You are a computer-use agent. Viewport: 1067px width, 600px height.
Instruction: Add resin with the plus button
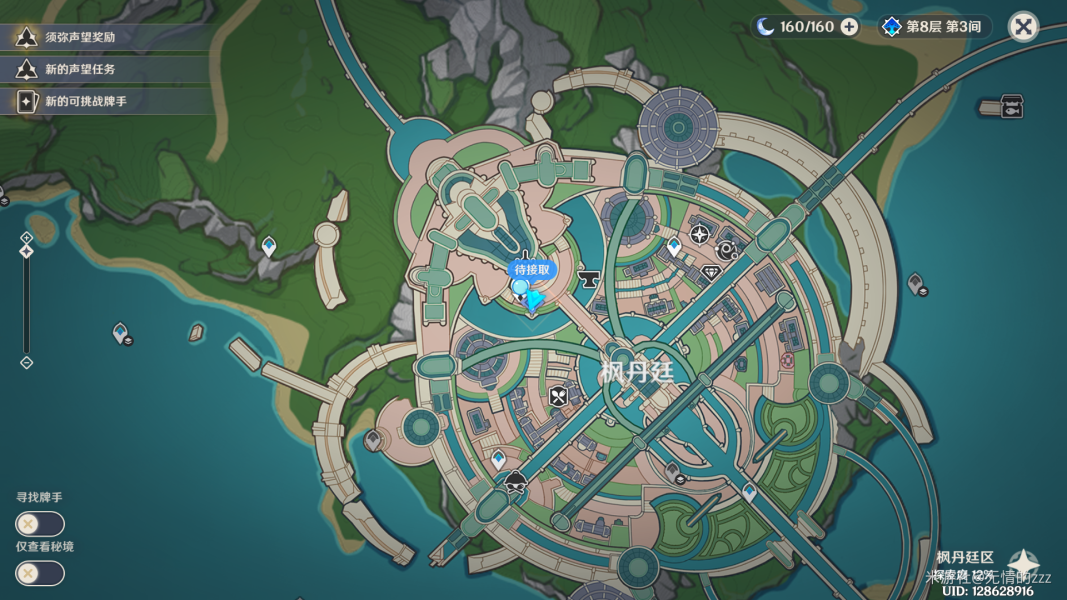click(x=849, y=27)
